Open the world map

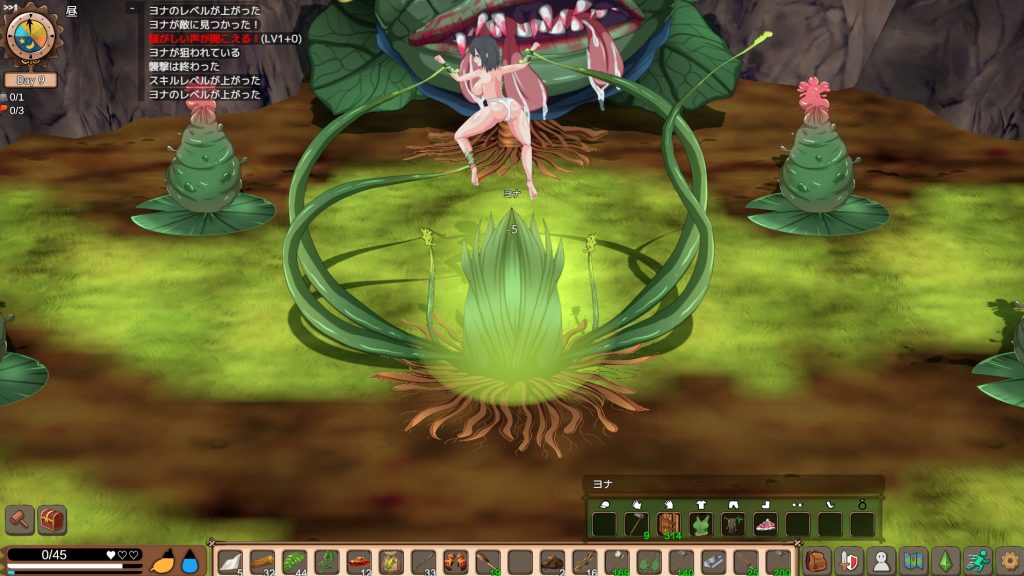[913, 561]
